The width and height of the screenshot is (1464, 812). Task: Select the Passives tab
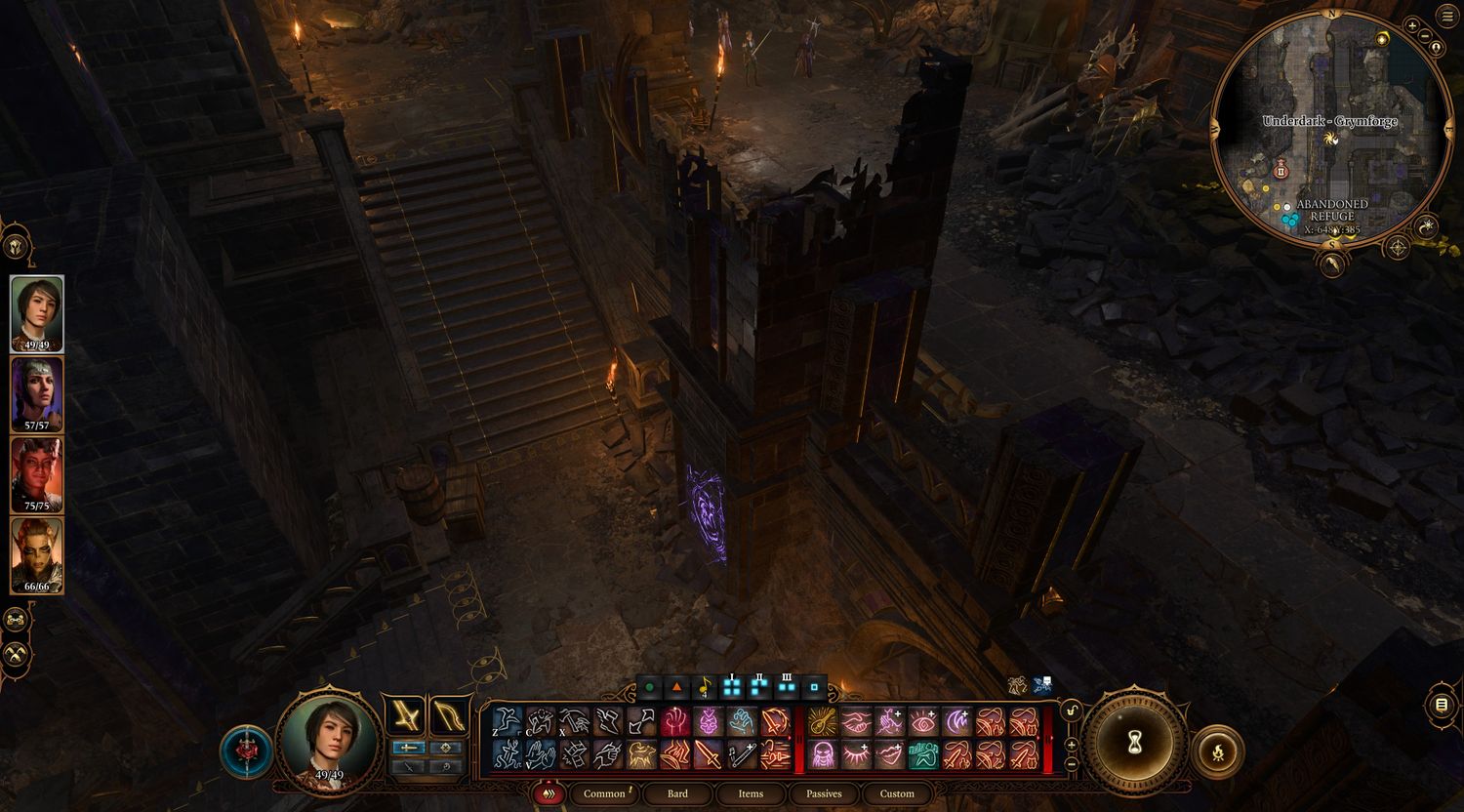[x=824, y=793]
